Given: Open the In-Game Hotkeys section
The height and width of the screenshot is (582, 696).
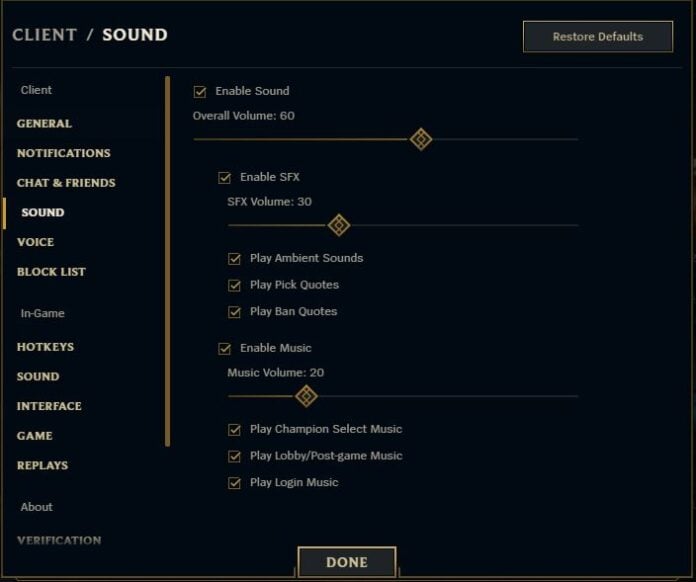Looking at the screenshot, I should click(x=45, y=347).
